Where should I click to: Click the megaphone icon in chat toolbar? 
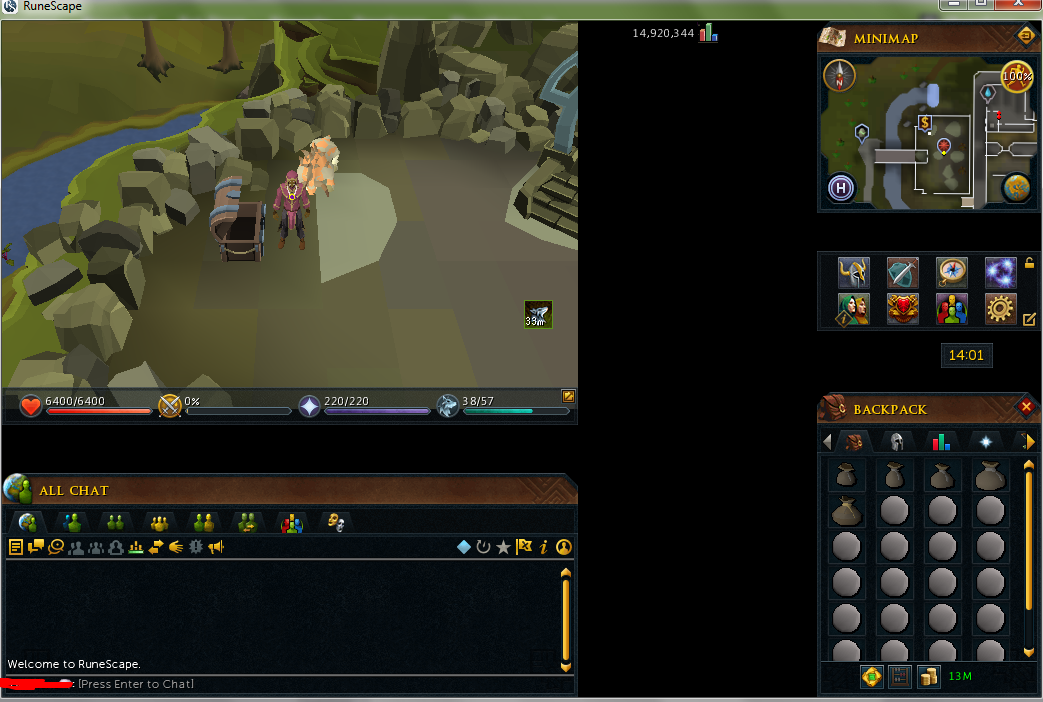click(215, 547)
